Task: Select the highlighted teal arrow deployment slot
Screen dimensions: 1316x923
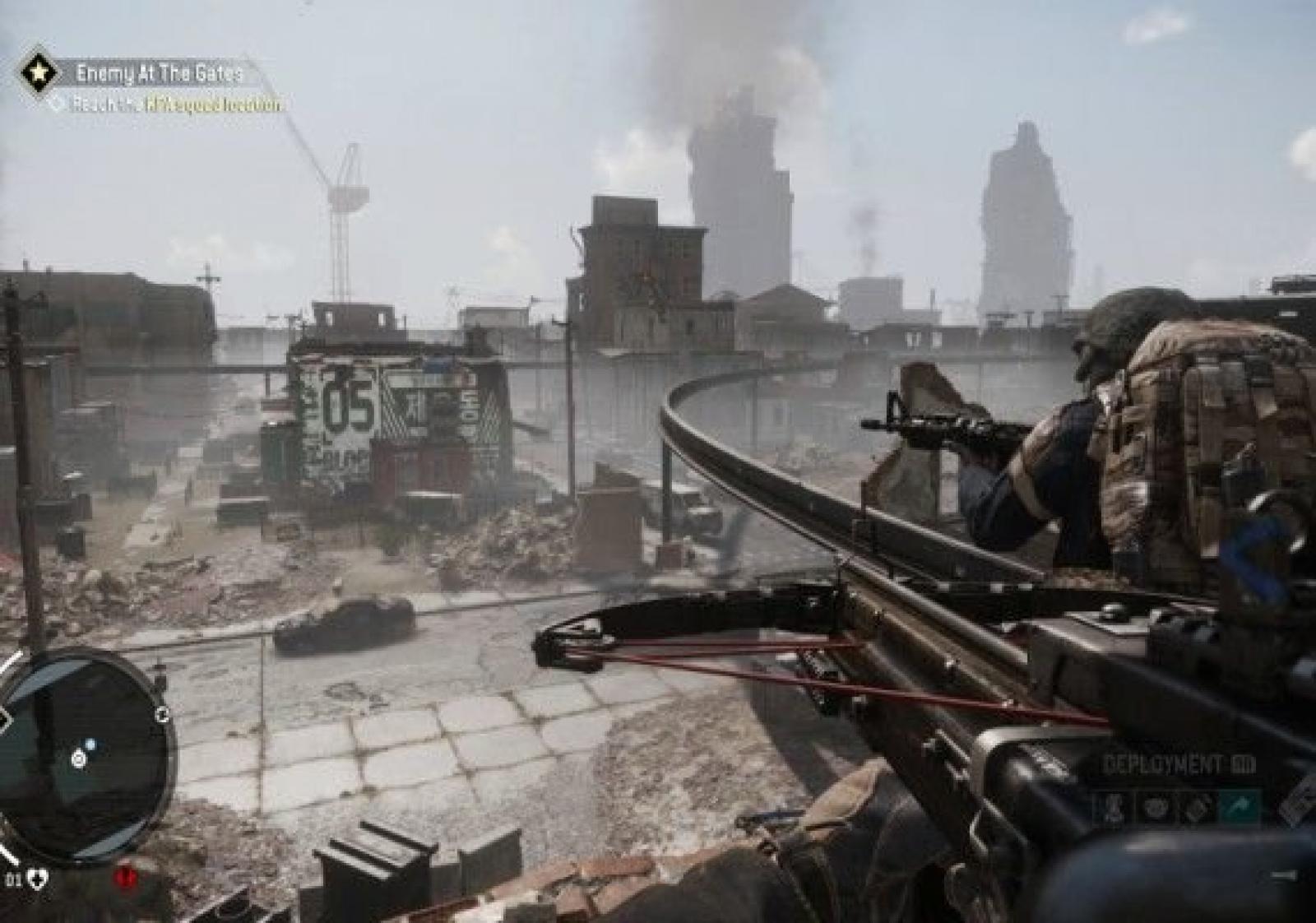Action: pyautogui.click(x=1239, y=807)
